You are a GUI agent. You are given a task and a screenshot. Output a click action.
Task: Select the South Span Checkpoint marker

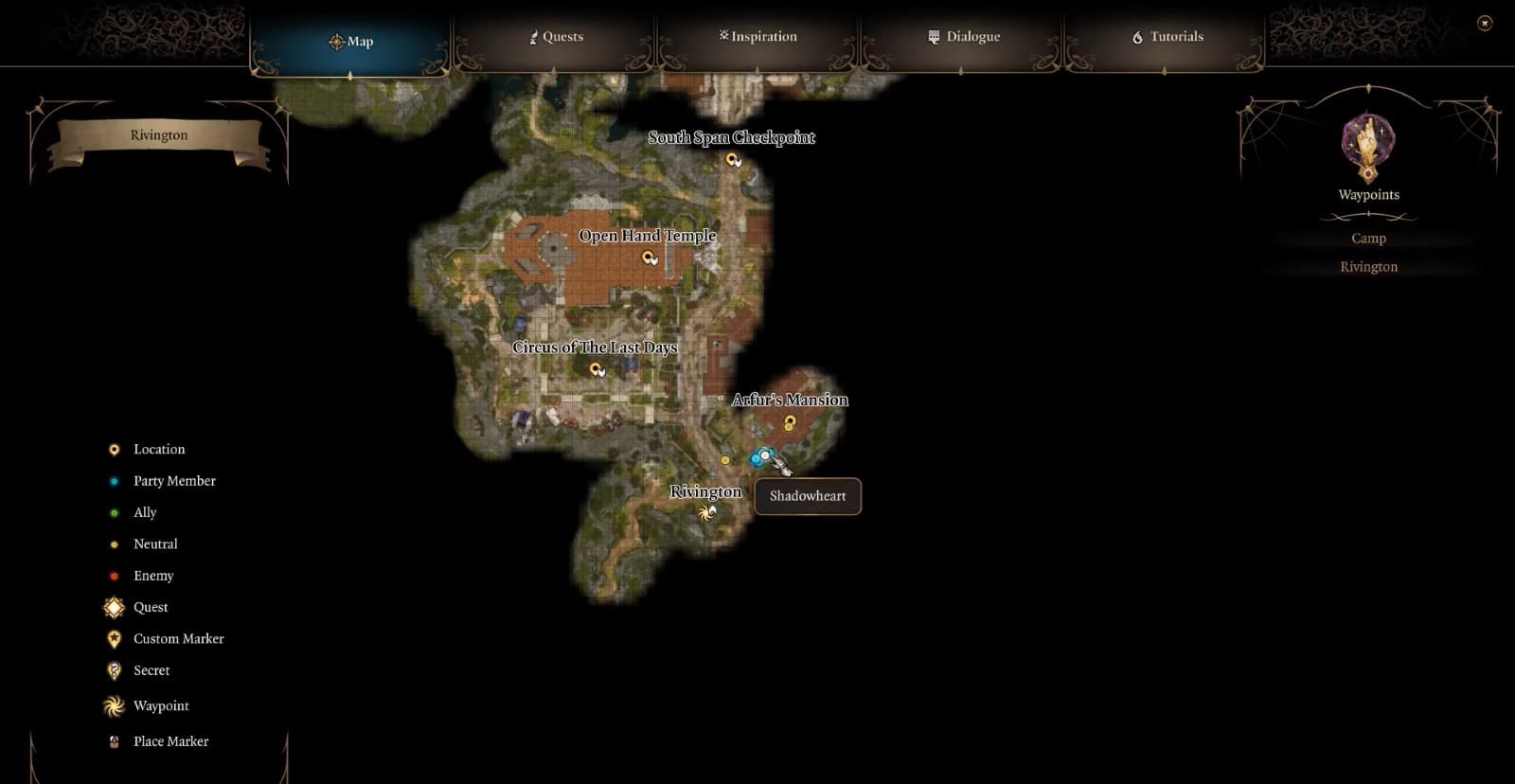point(732,159)
